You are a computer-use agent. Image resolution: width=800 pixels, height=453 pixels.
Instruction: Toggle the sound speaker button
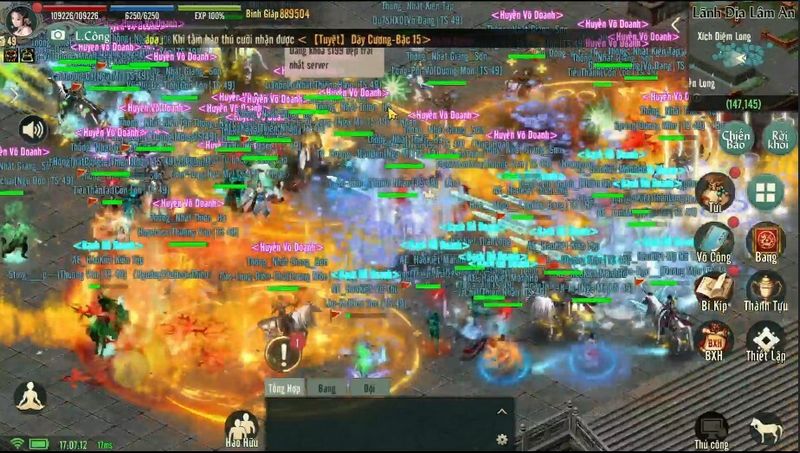pos(33,128)
